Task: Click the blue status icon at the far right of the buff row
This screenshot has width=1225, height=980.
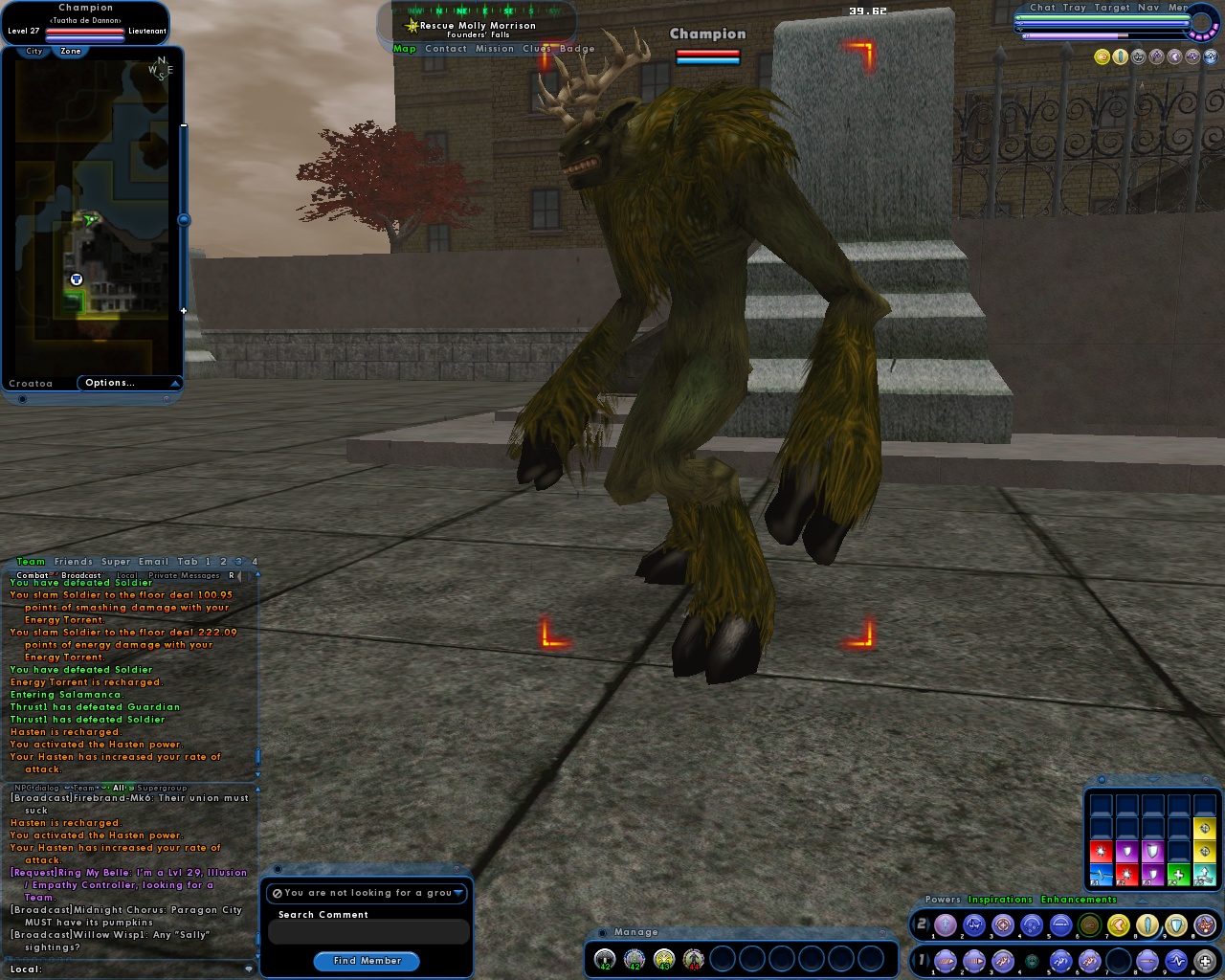Action: [1210, 56]
